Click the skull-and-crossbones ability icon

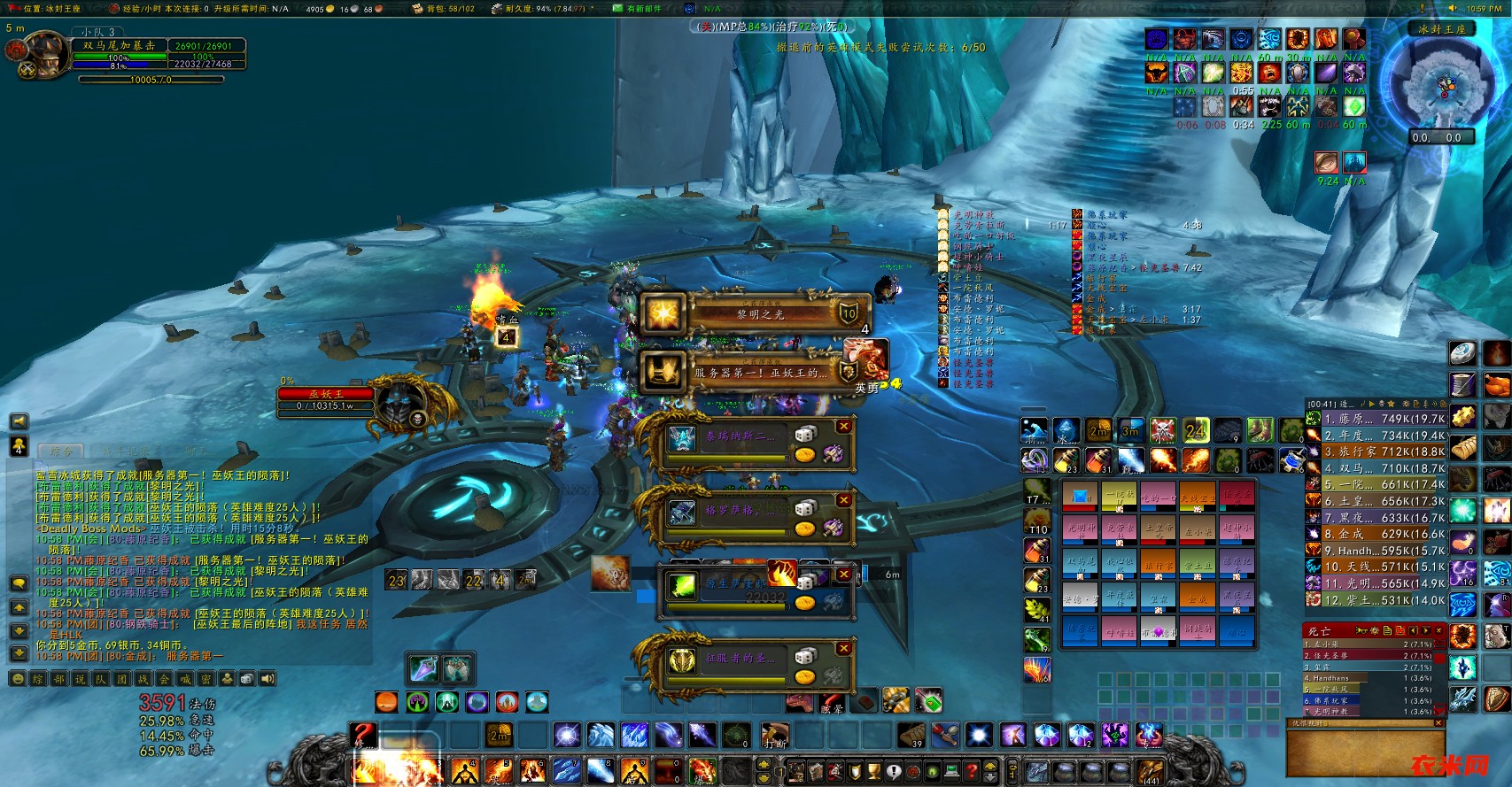(x=1162, y=430)
